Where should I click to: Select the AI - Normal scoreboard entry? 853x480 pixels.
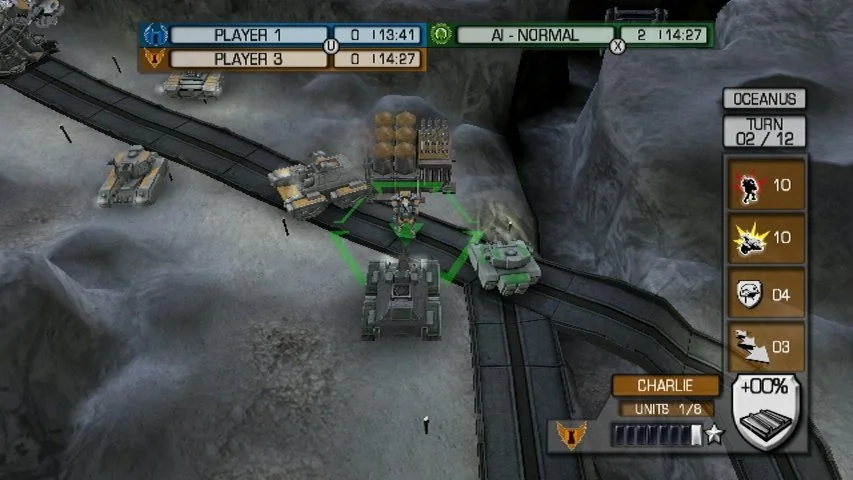tap(534, 35)
